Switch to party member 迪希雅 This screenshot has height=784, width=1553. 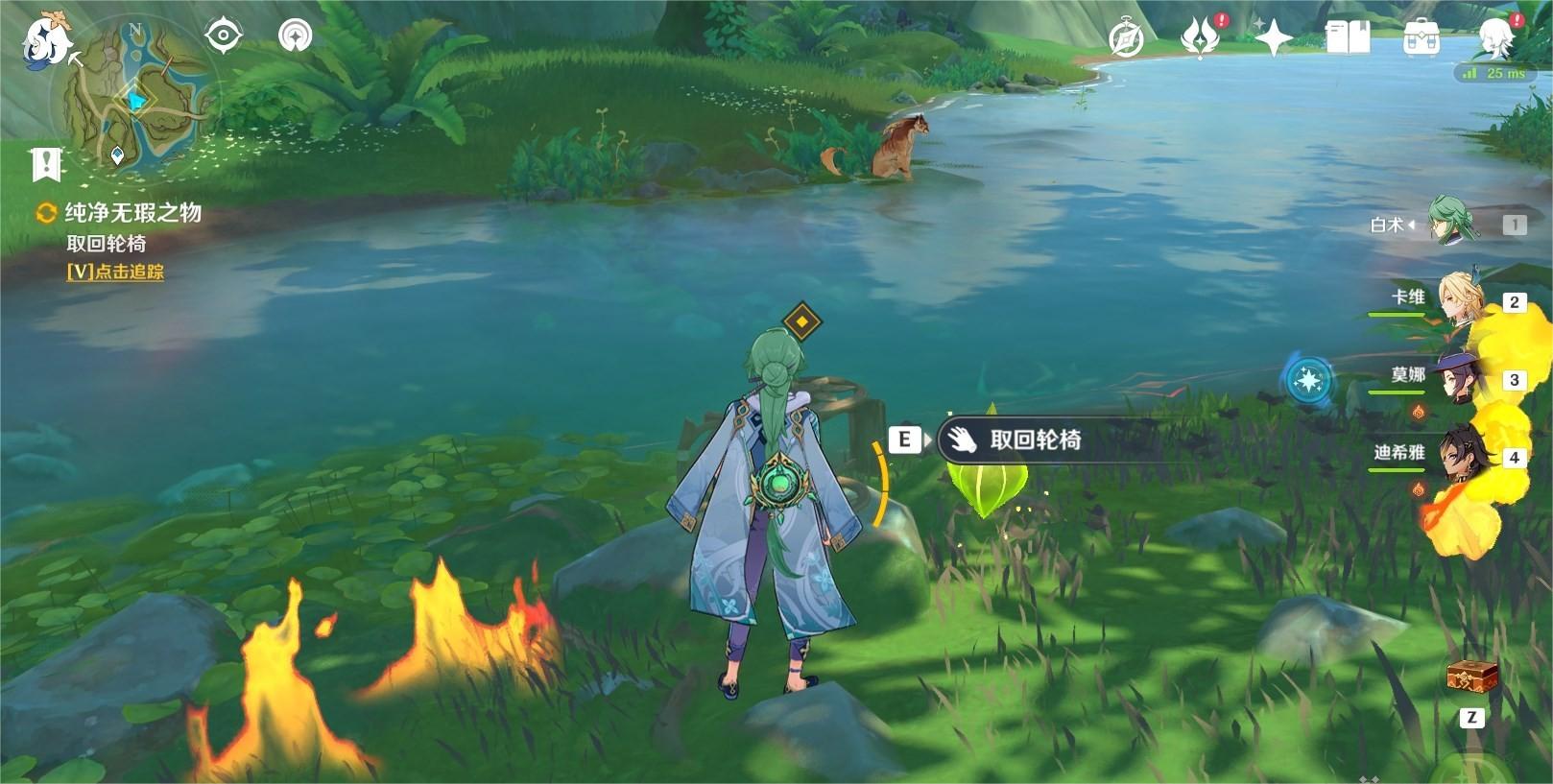[x=1460, y=455]
